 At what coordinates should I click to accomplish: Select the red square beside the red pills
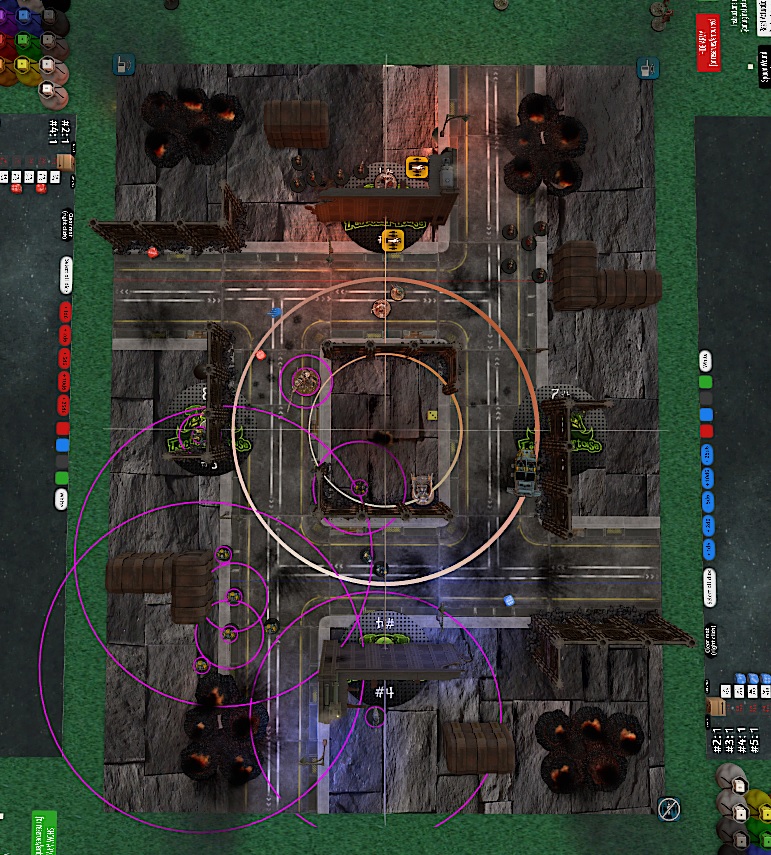[x=62, y=429]
